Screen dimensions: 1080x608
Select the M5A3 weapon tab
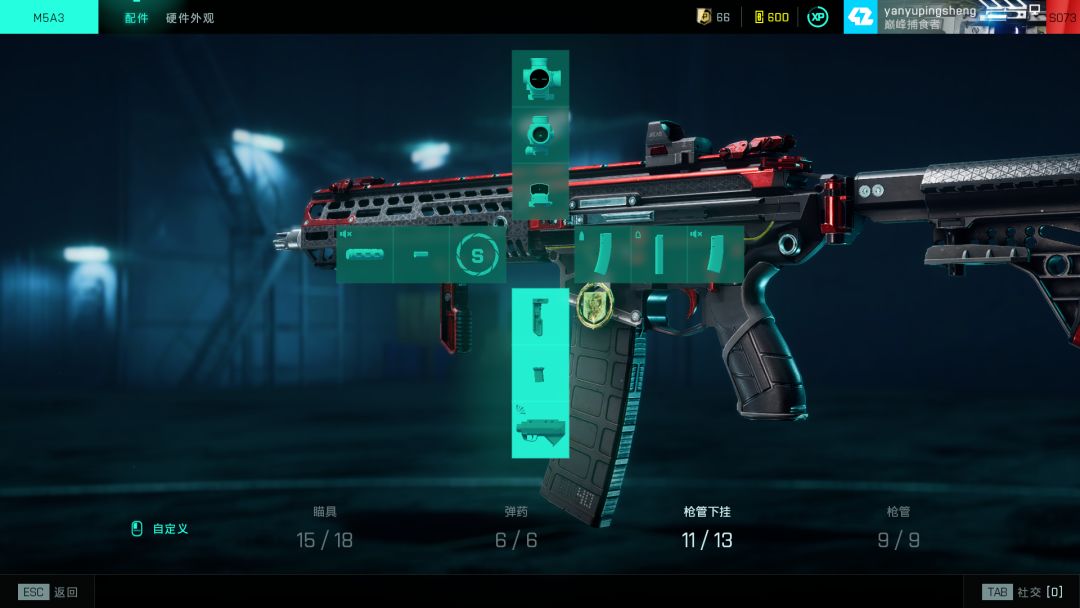point(49,18)
